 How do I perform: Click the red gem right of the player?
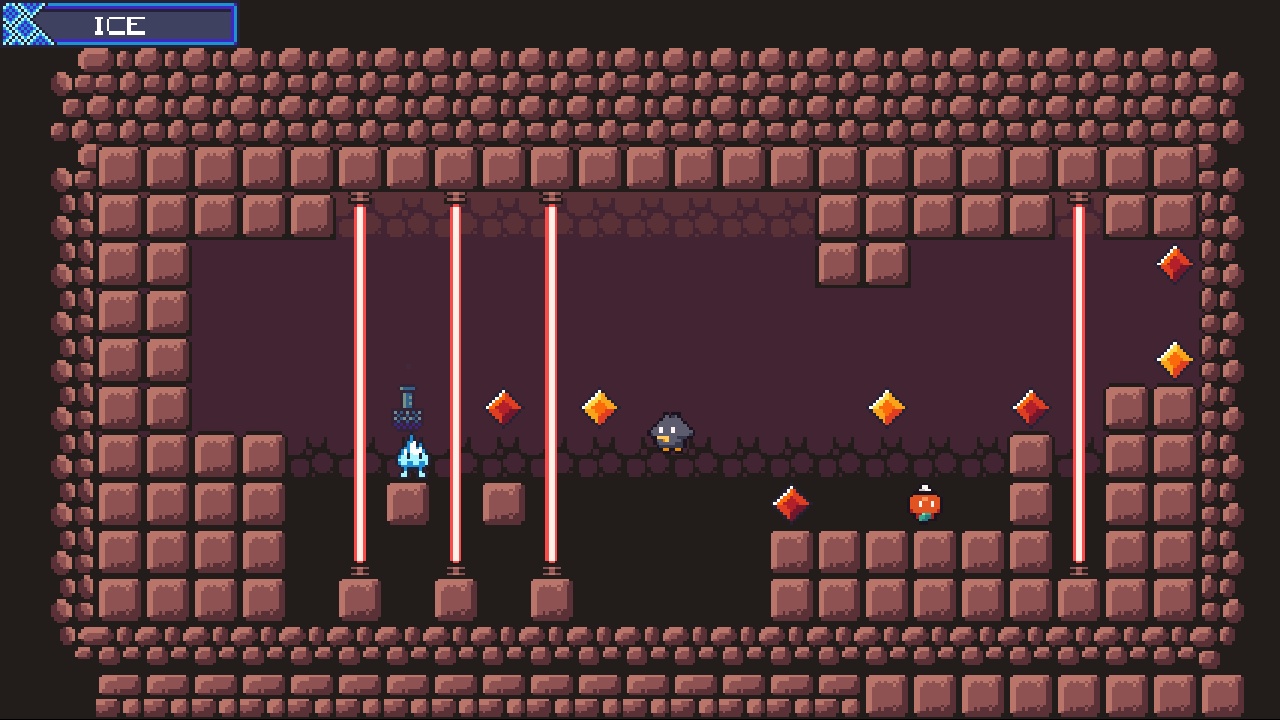tap(503, 408)
